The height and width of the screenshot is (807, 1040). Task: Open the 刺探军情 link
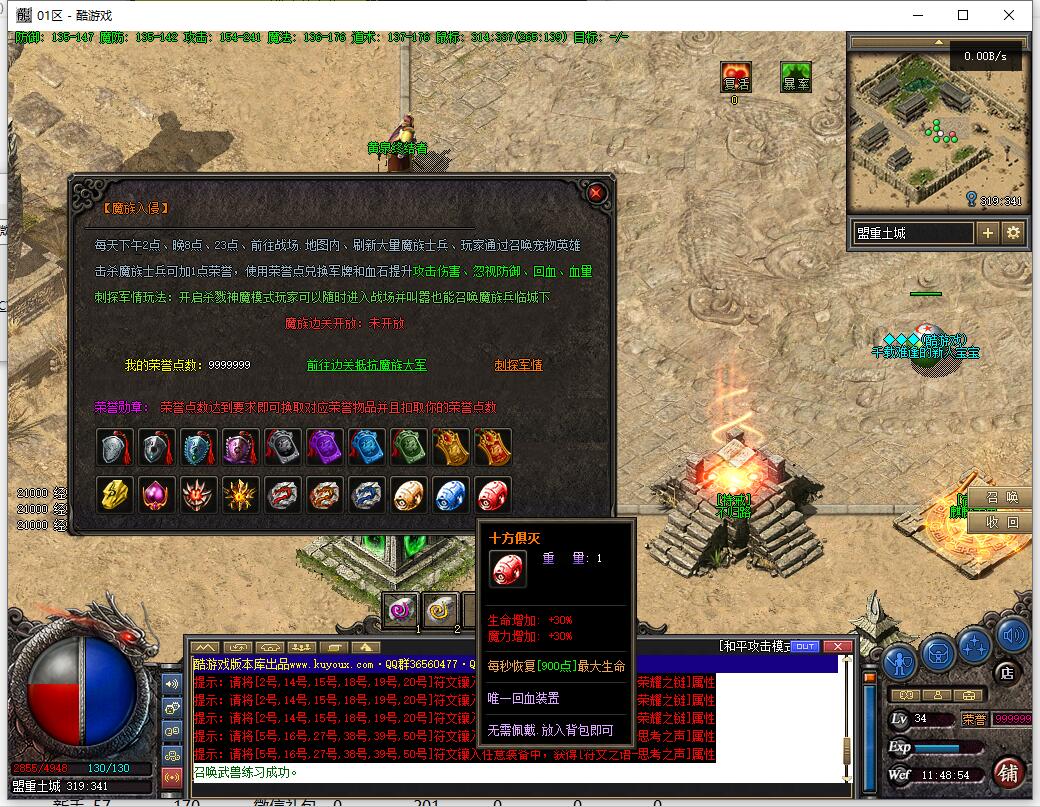[x=518, y=365]
